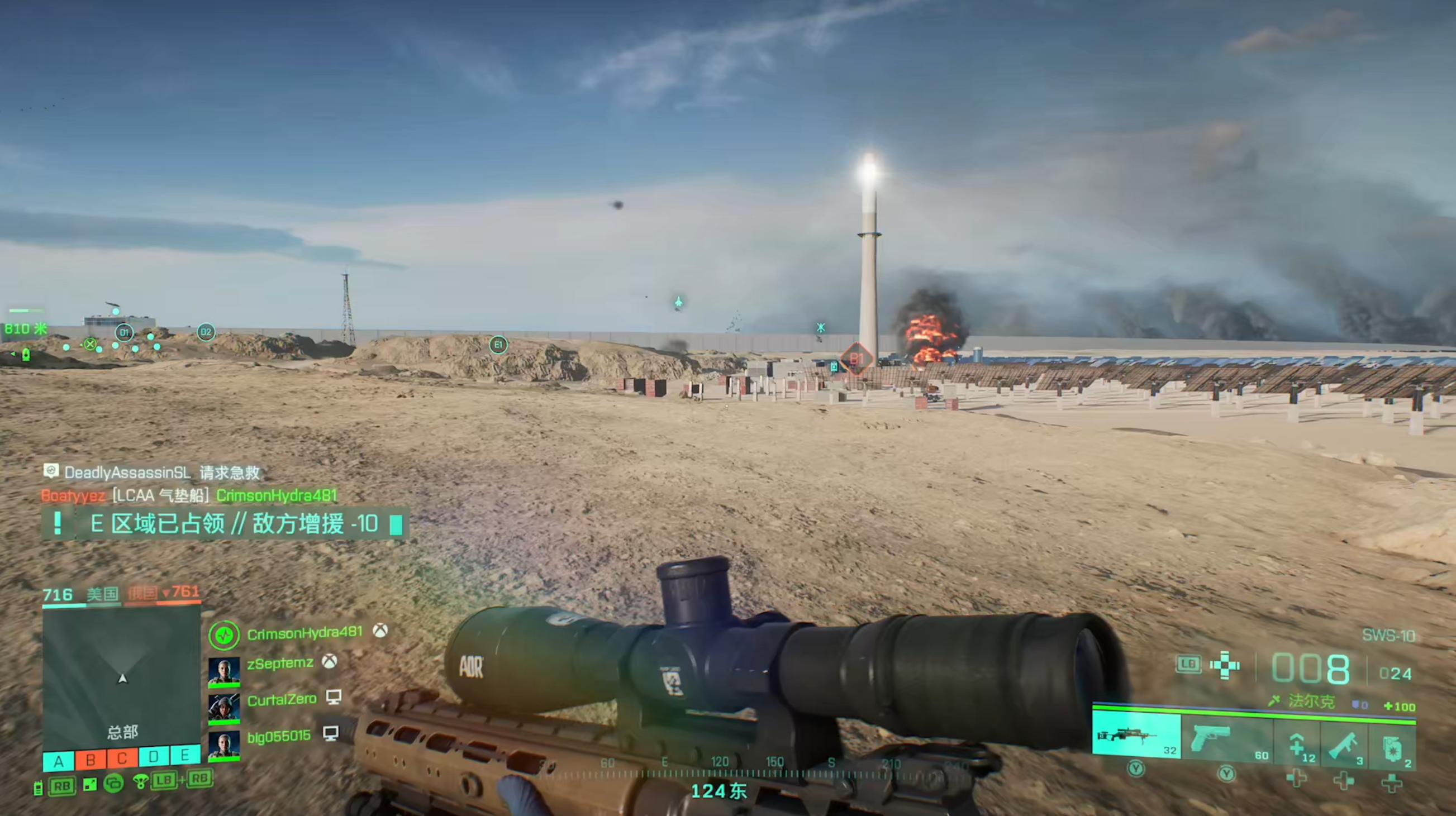
Task: Select squad member zSeptemz
Action: [280, 664]
